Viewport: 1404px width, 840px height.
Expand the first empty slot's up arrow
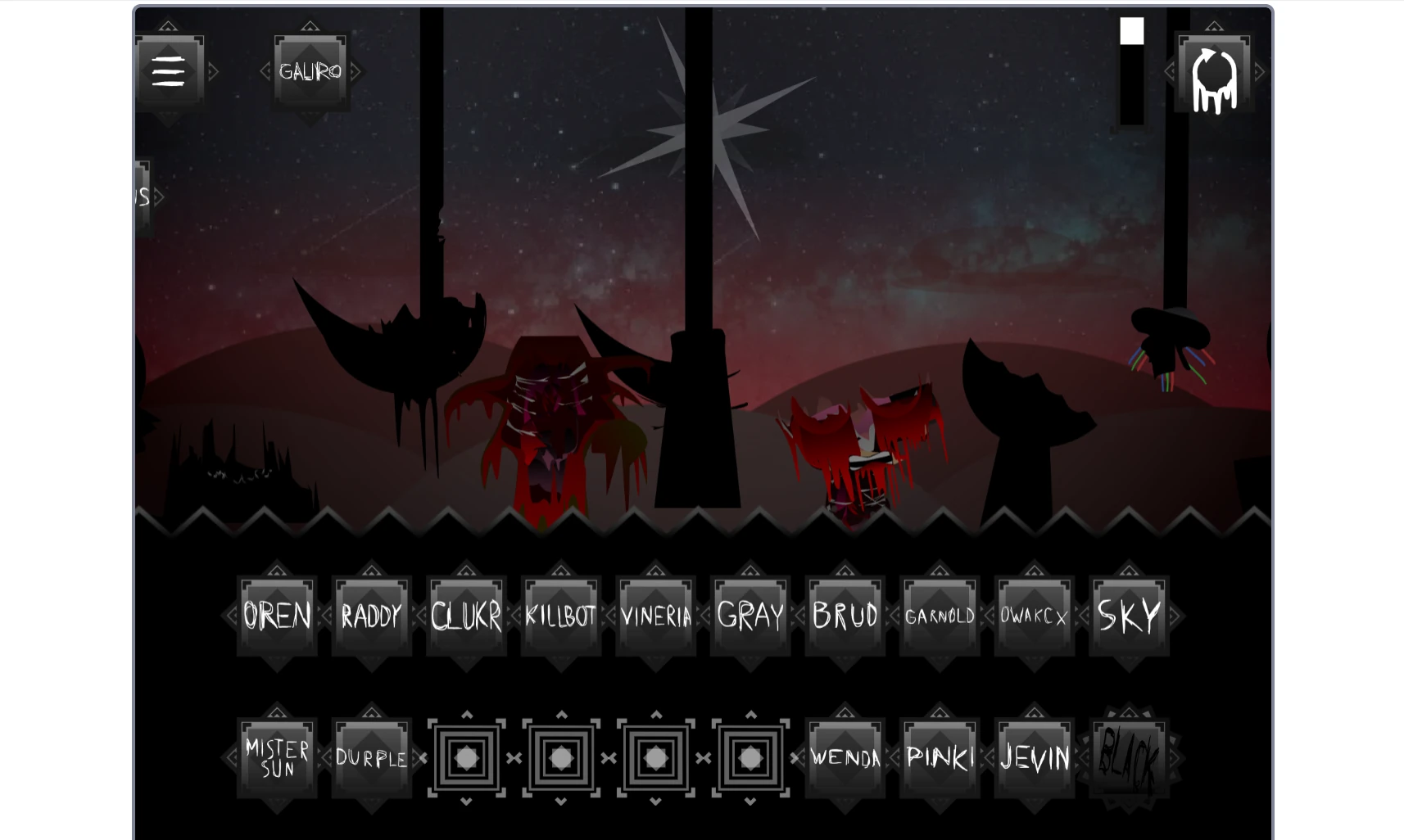(467, 714)
